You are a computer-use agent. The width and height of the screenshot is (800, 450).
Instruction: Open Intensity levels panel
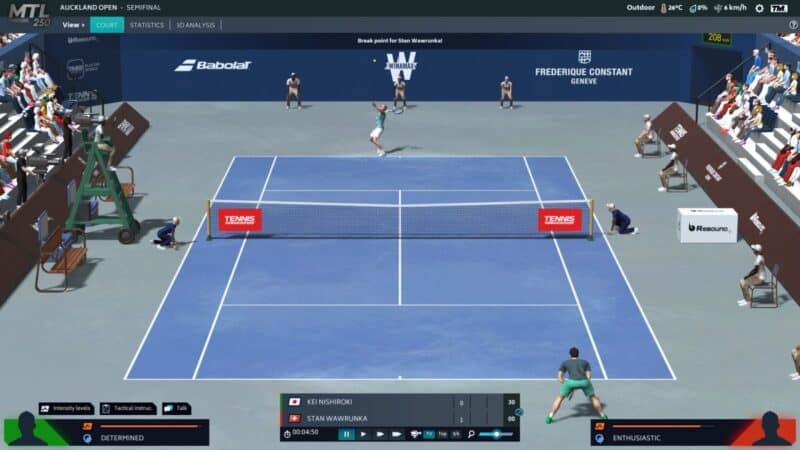pos(66,408)
